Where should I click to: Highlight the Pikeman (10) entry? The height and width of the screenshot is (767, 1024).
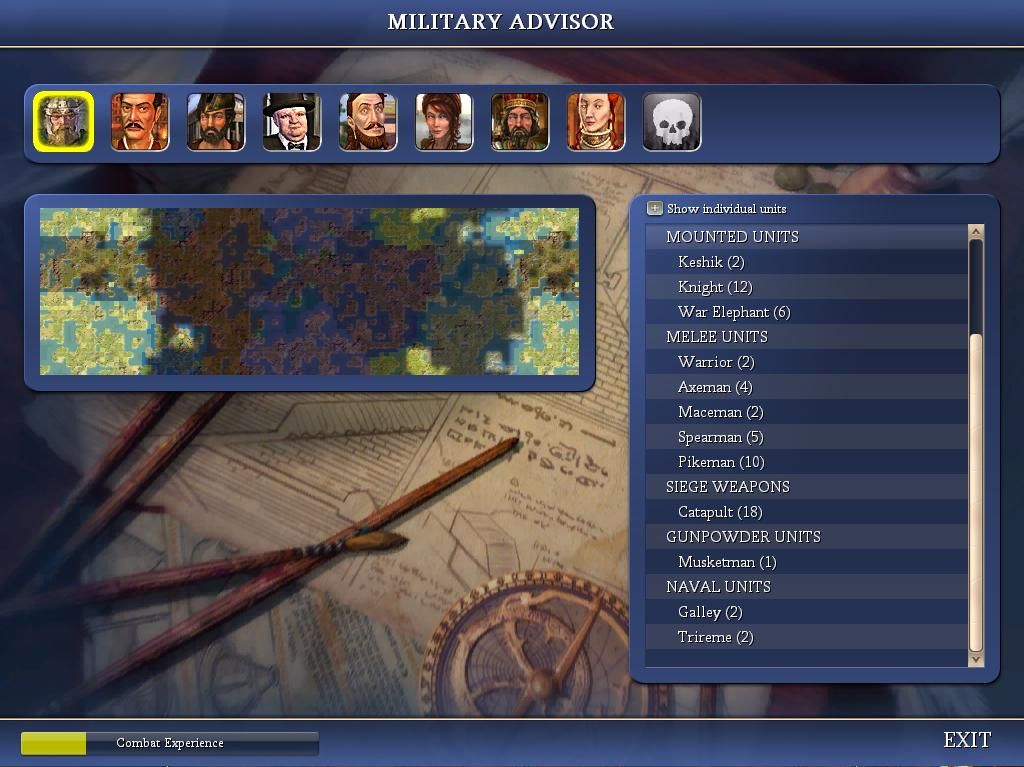pos(721,462)
